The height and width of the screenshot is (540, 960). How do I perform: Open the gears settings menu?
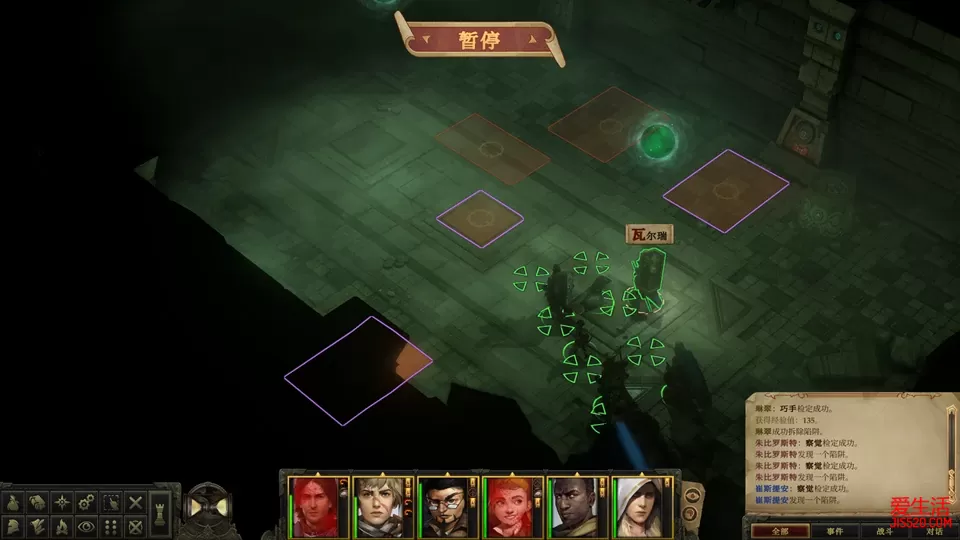coord(87,502)
